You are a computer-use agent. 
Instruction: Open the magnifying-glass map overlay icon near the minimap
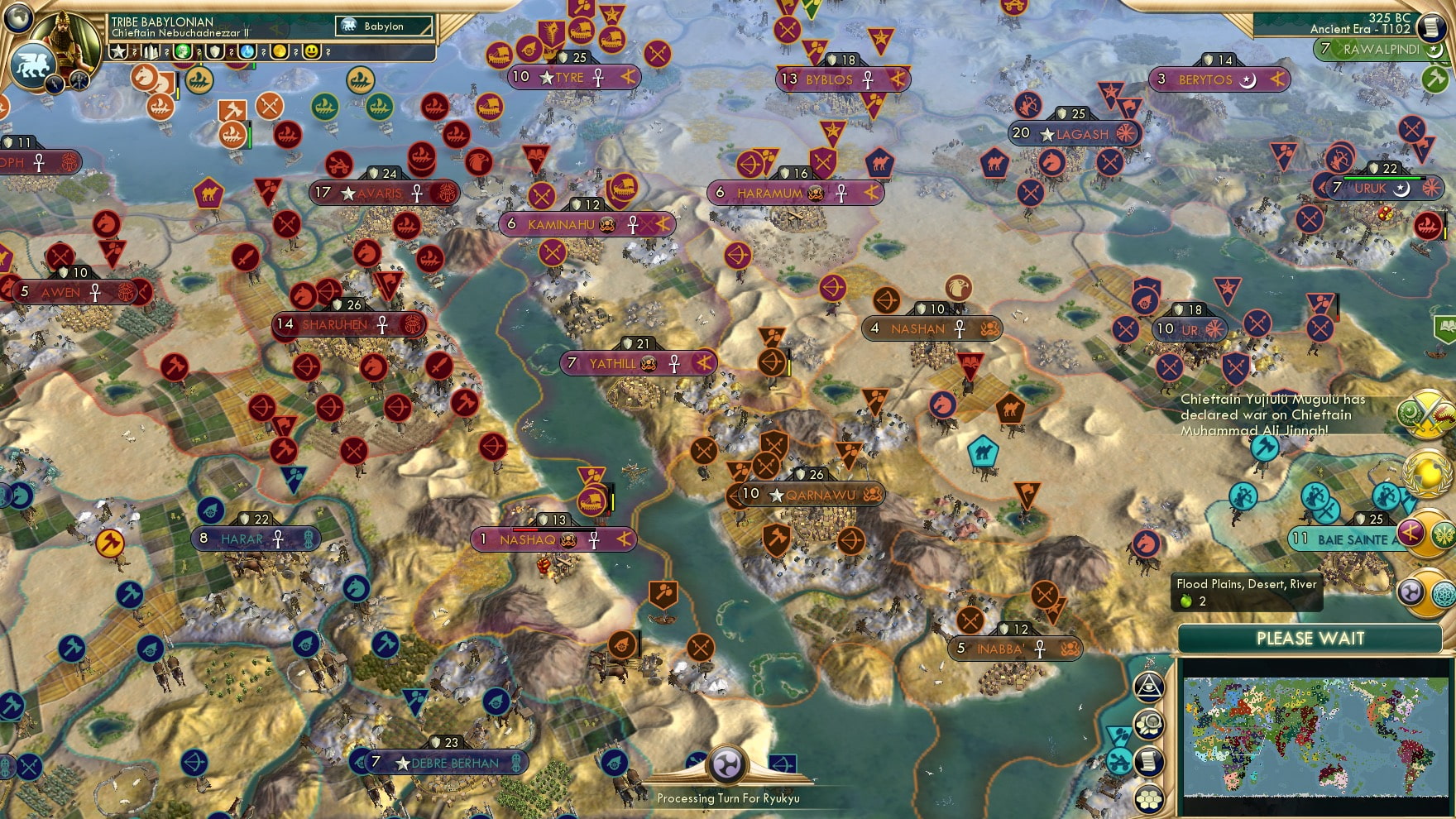[1148, 726]
